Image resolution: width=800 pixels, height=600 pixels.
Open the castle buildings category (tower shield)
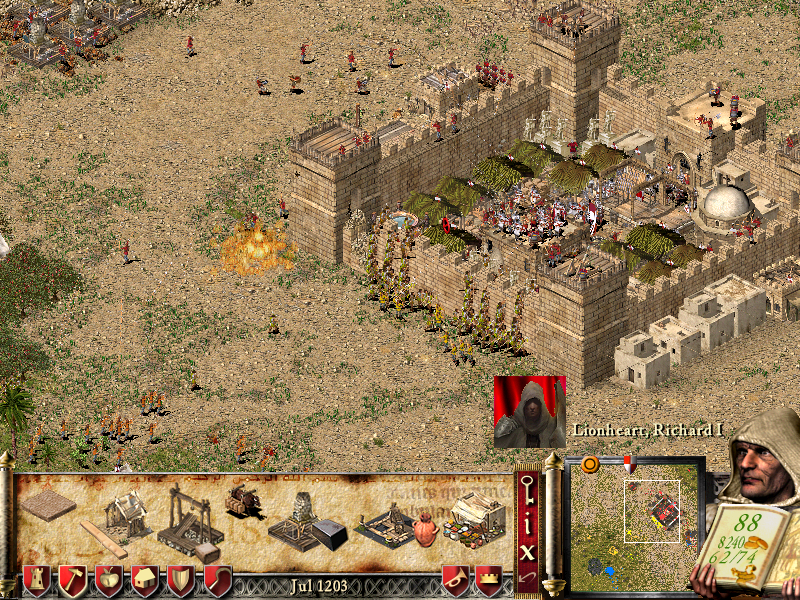[37, 581]
